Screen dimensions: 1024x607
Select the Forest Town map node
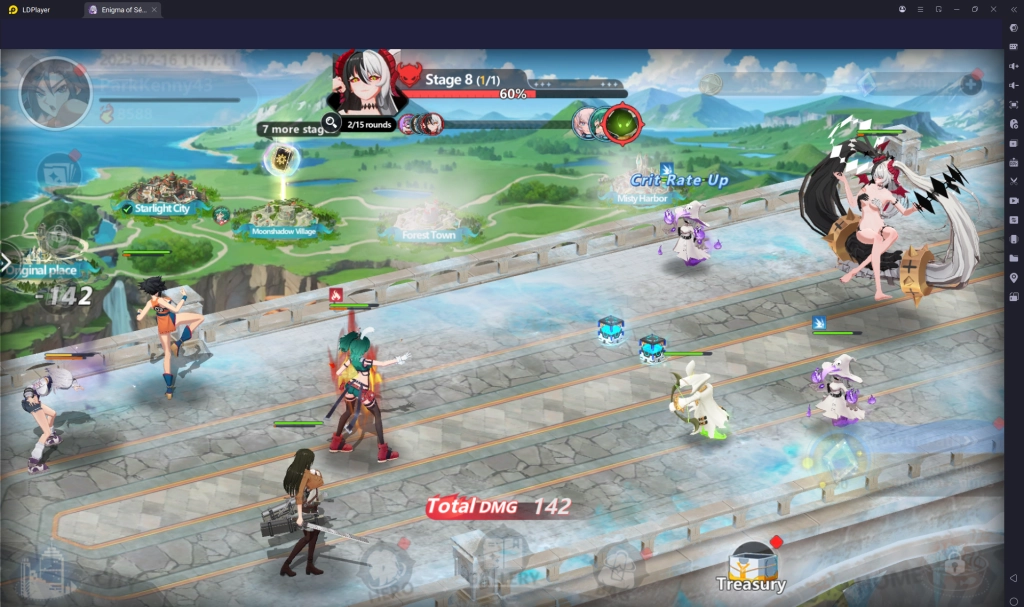(429, 225)
